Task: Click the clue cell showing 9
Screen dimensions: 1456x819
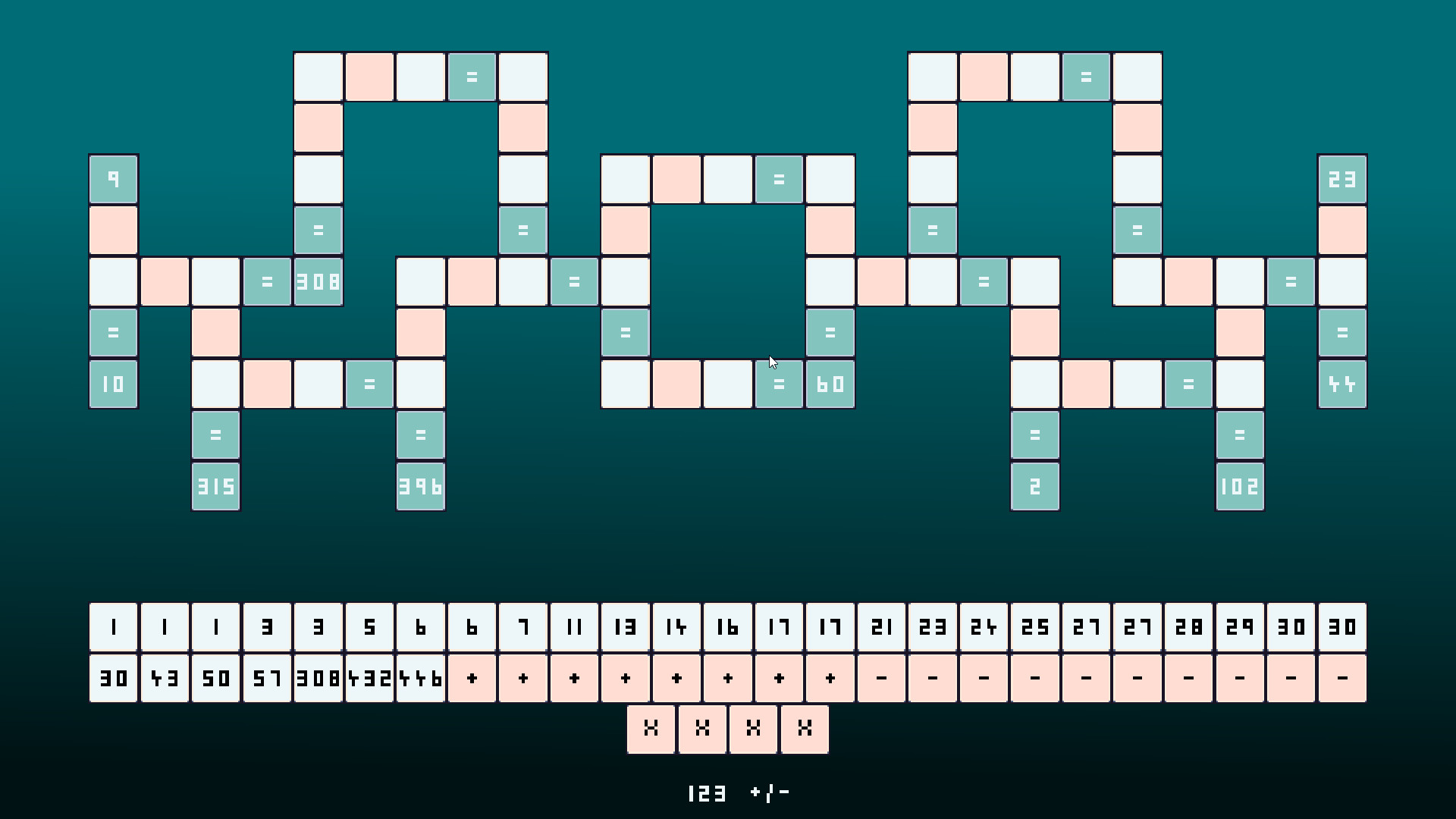Action: 112,179
